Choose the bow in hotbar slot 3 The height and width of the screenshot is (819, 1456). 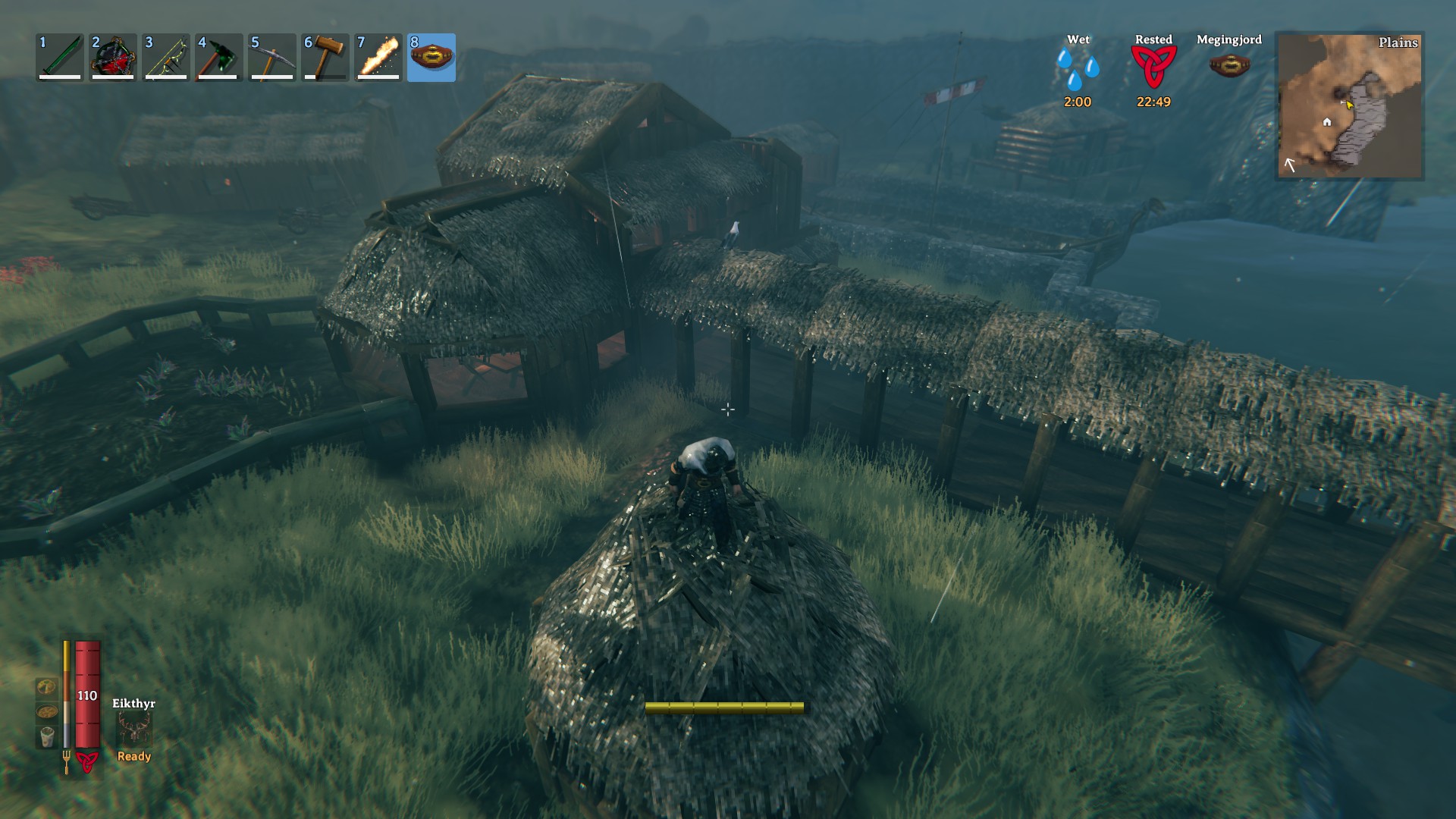[166, 57]
